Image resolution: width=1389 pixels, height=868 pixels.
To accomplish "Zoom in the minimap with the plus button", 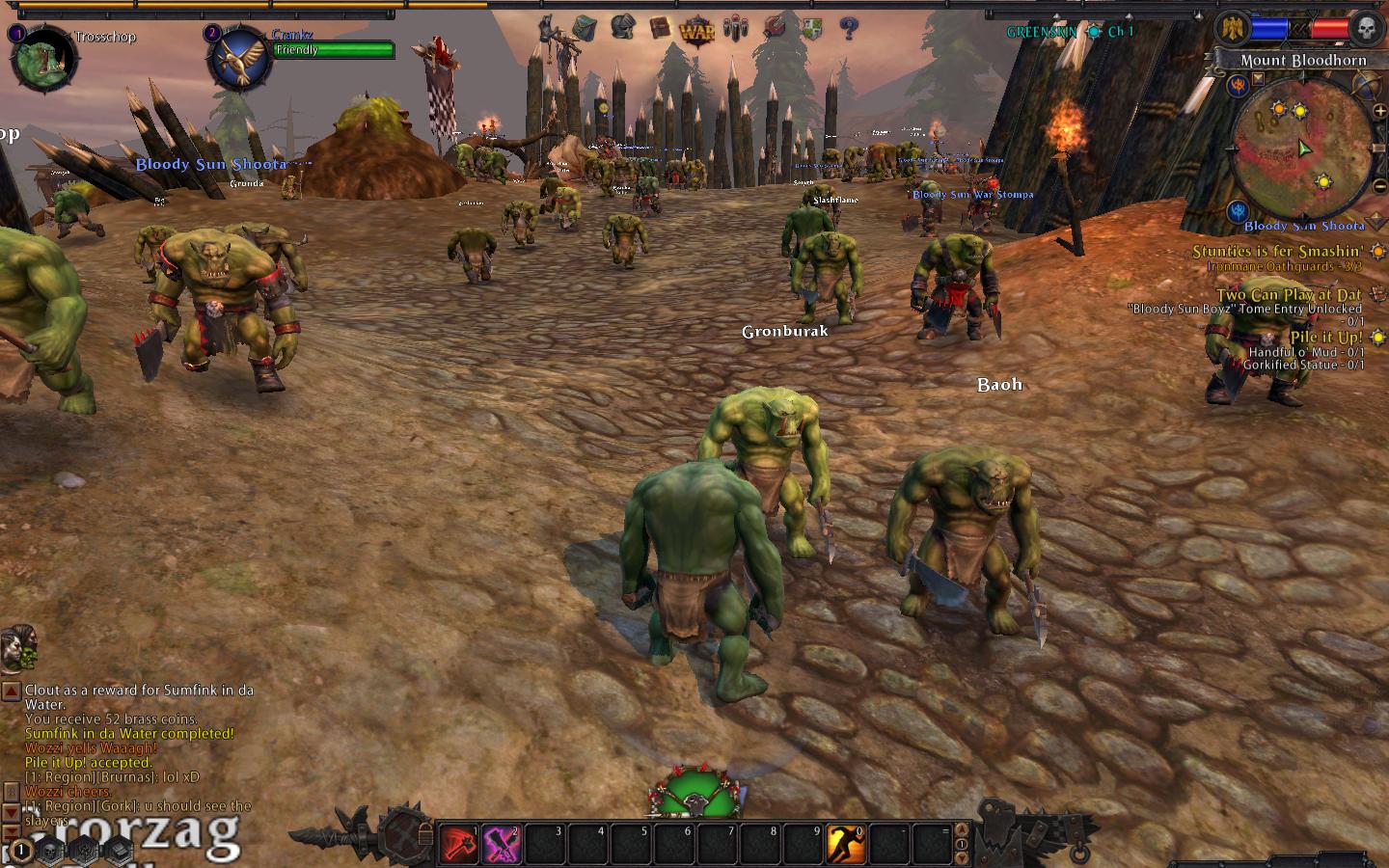I will [1379, 112].
